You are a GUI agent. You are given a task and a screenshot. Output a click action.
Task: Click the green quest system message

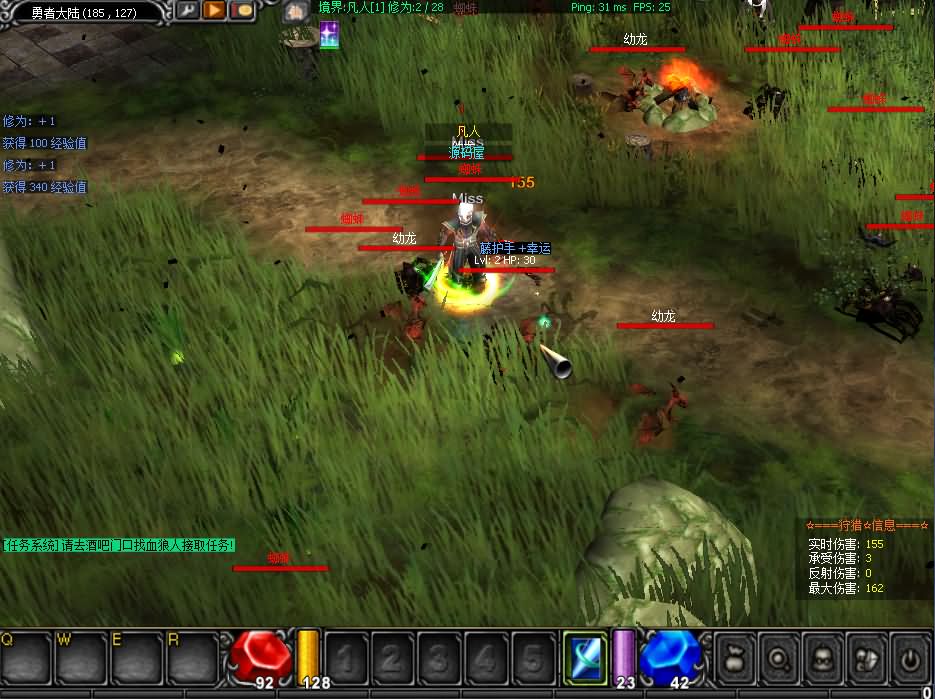click(x=119, y=545)
